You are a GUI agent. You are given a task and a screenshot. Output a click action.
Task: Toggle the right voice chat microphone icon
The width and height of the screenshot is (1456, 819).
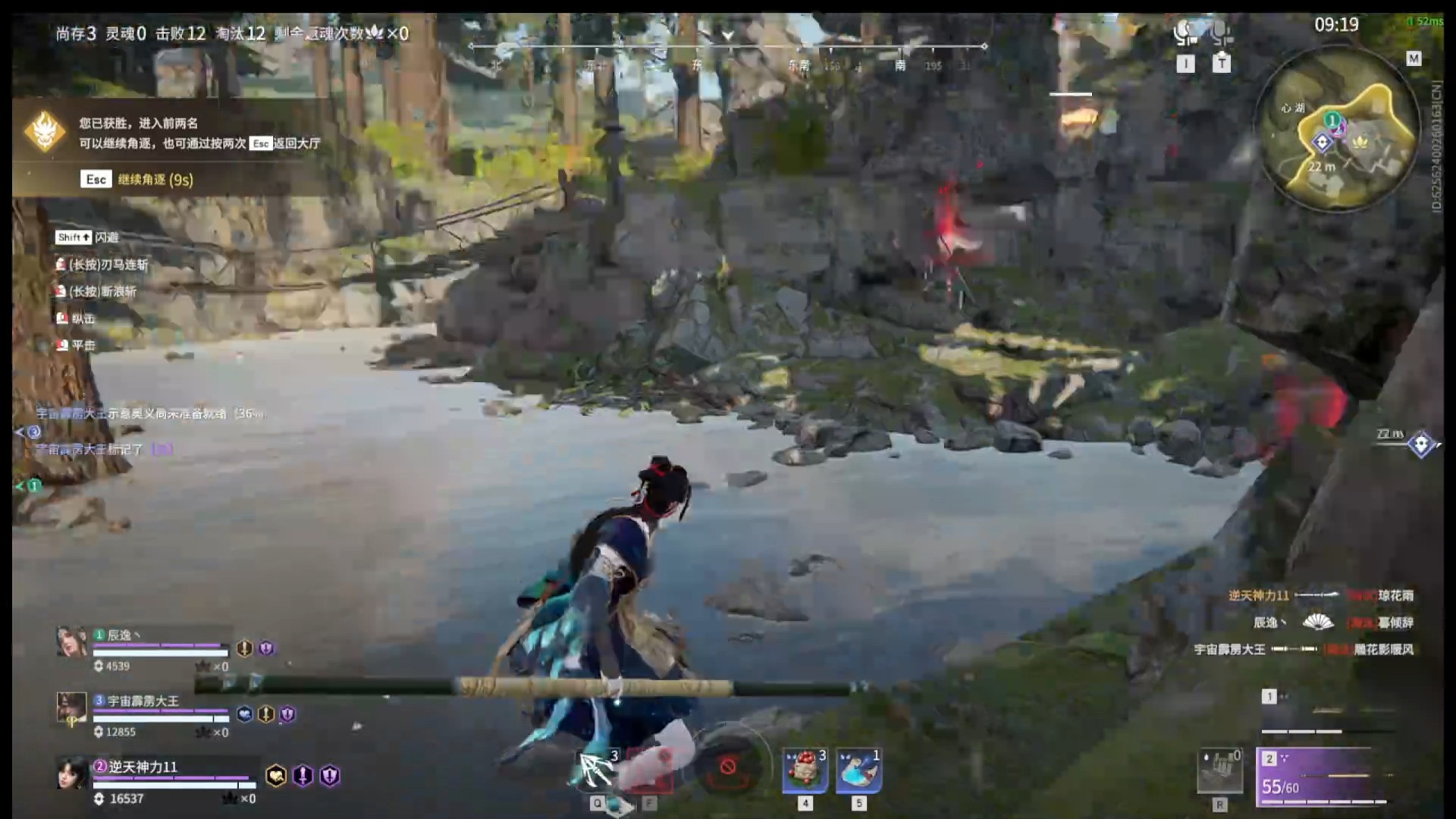(1220, 33)
